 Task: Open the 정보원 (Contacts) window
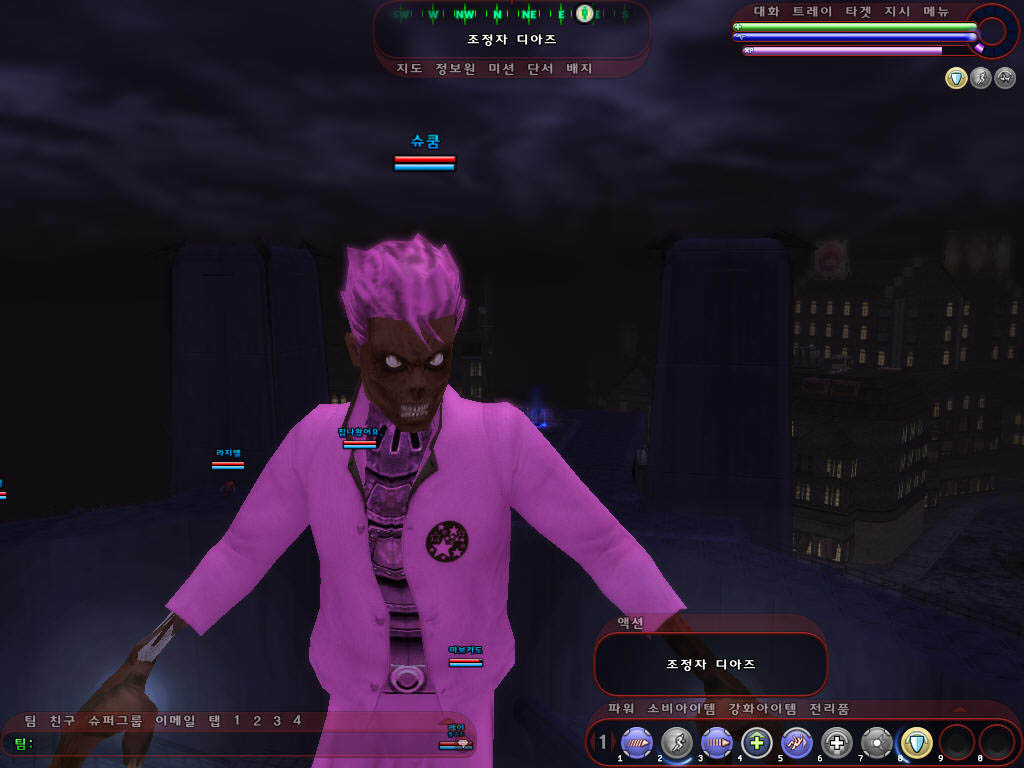455,69
